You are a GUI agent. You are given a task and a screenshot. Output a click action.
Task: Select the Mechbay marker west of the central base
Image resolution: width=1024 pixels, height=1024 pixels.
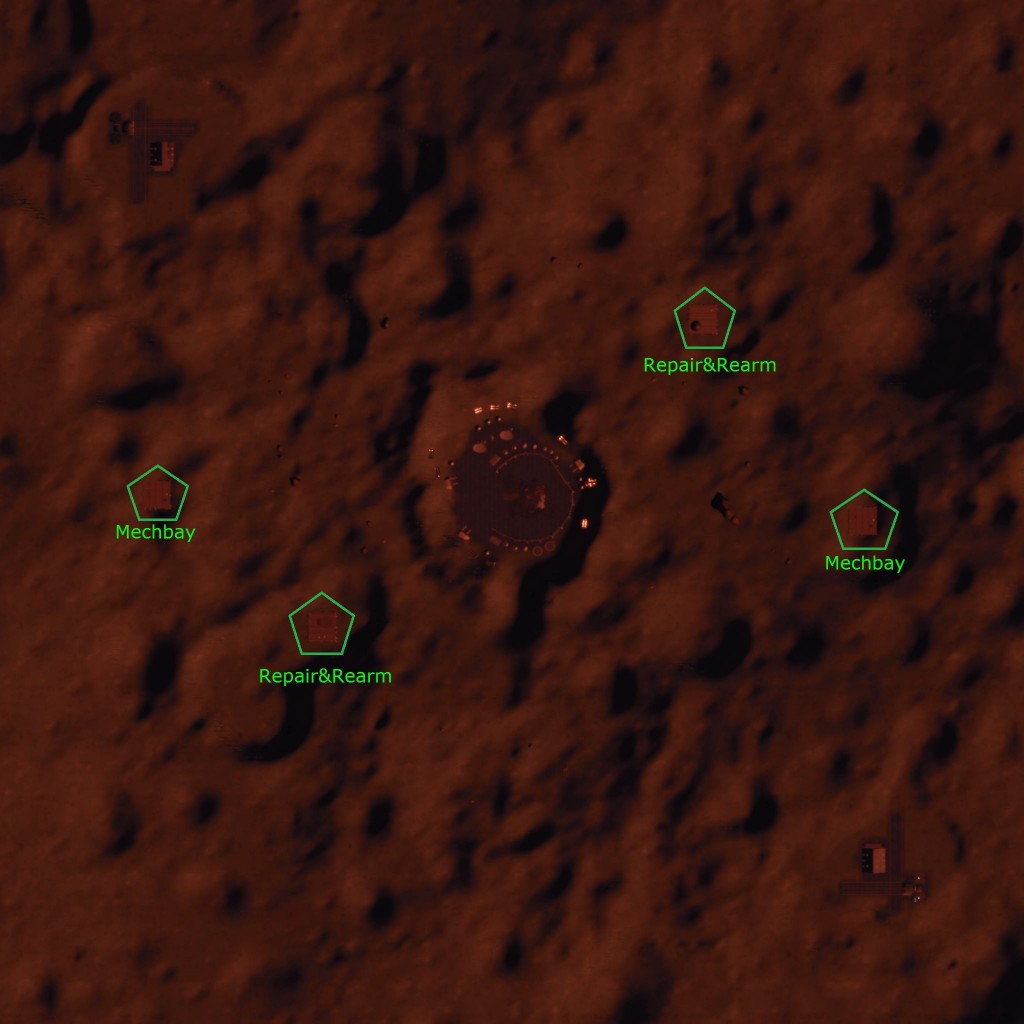[x=158, y=494]
